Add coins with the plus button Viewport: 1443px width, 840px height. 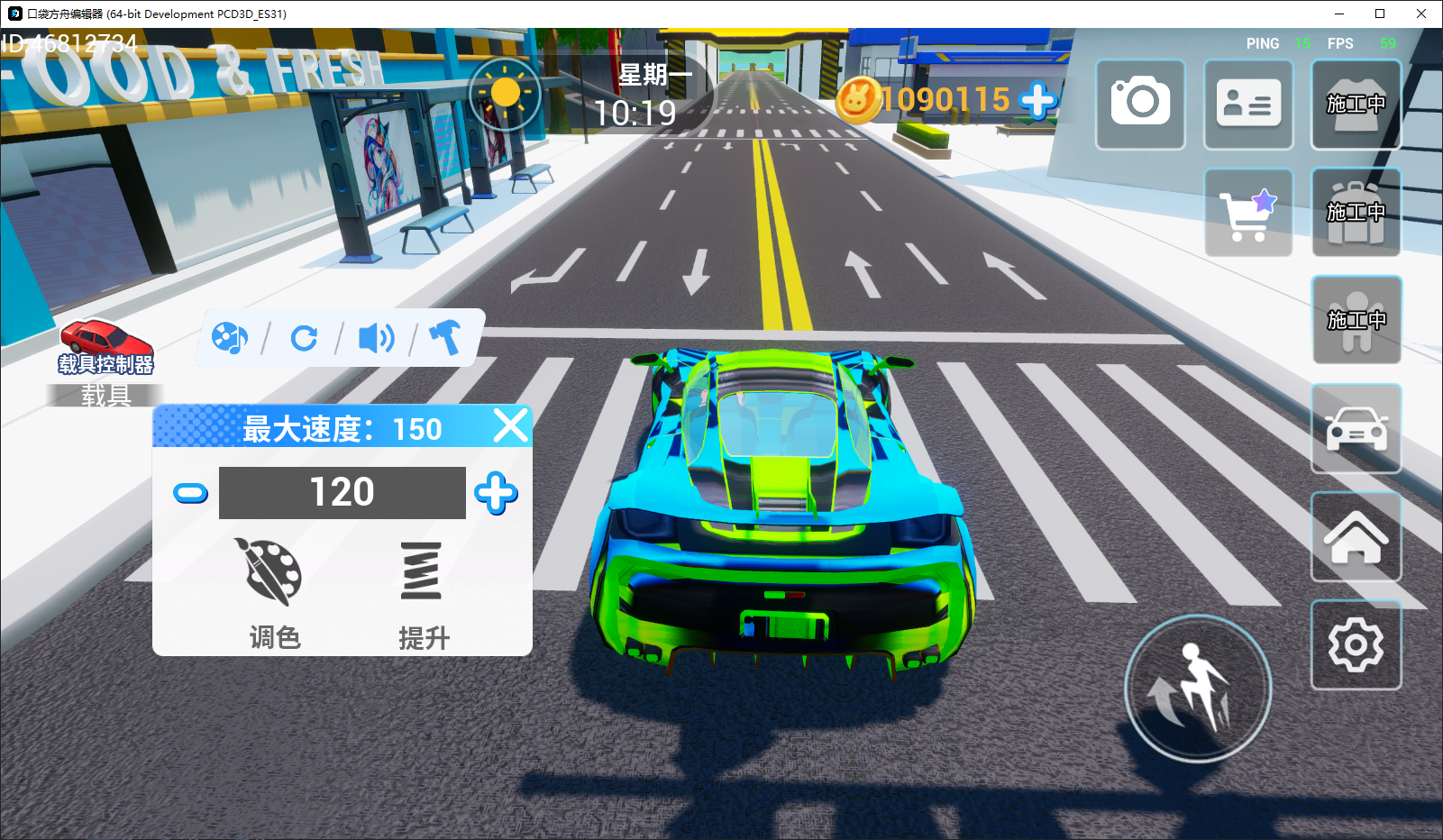[x=1038, y=100]
